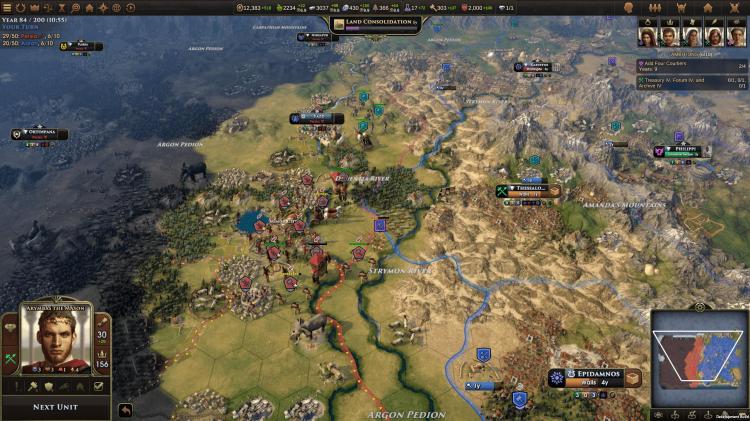The width and height of the screenshot is (750, 421).
Task: Select Arymbas the Mason's portrait
Action: (x=56, y=344)
